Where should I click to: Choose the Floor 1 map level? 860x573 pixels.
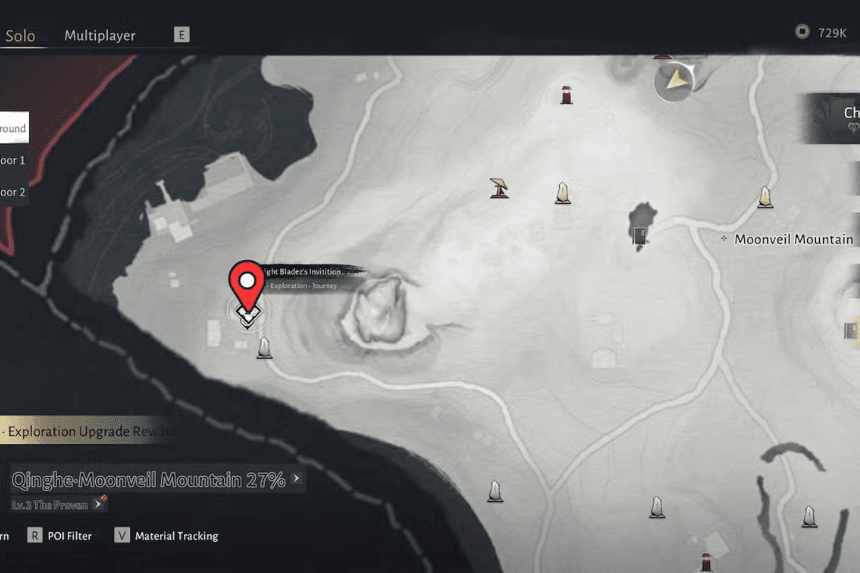[14, 160]
